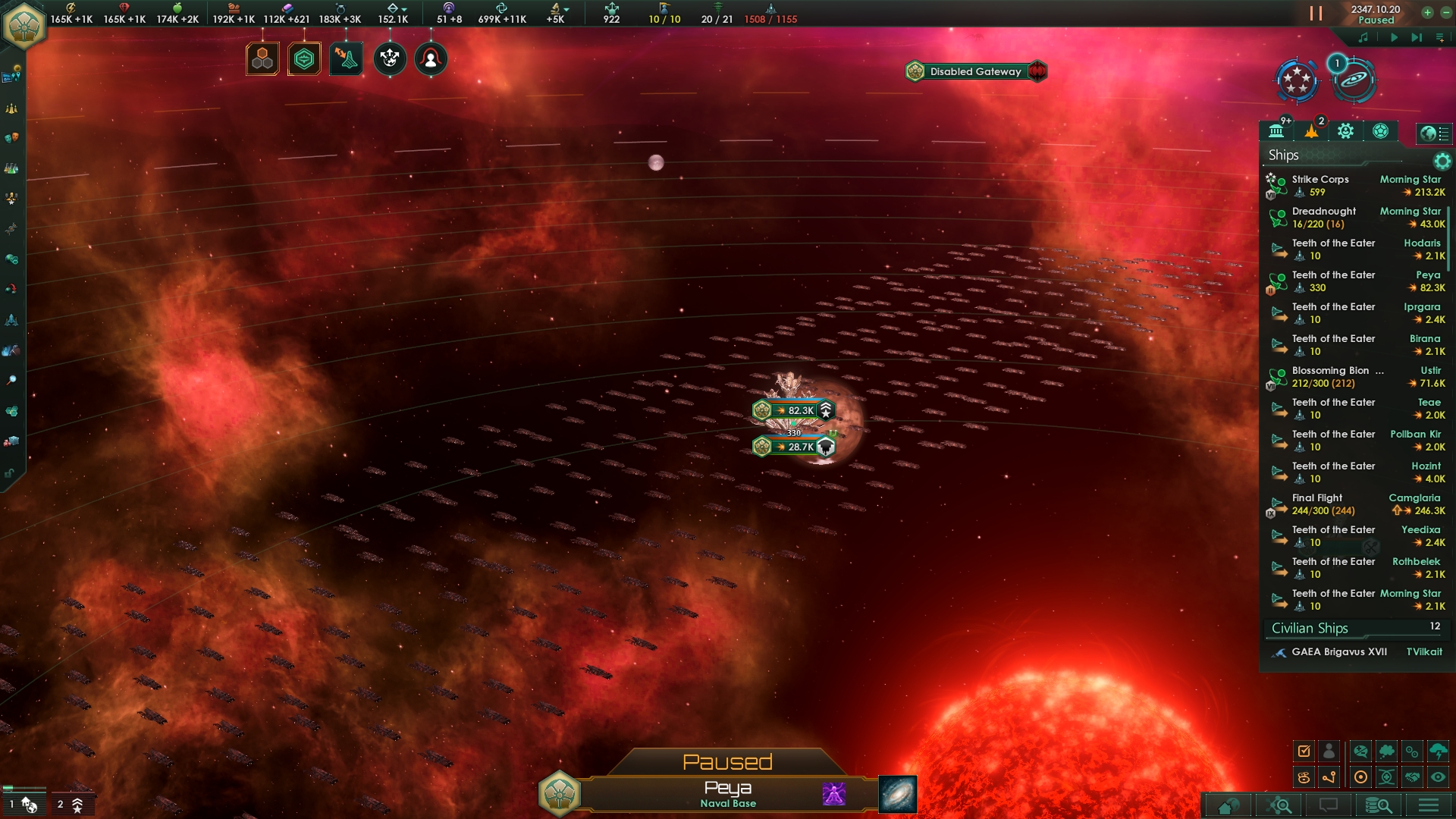Viewport: 1456px width, 819px height.
Task: Open the empire emblem menu
Action: pyautogui.click(x=24, y=26)
